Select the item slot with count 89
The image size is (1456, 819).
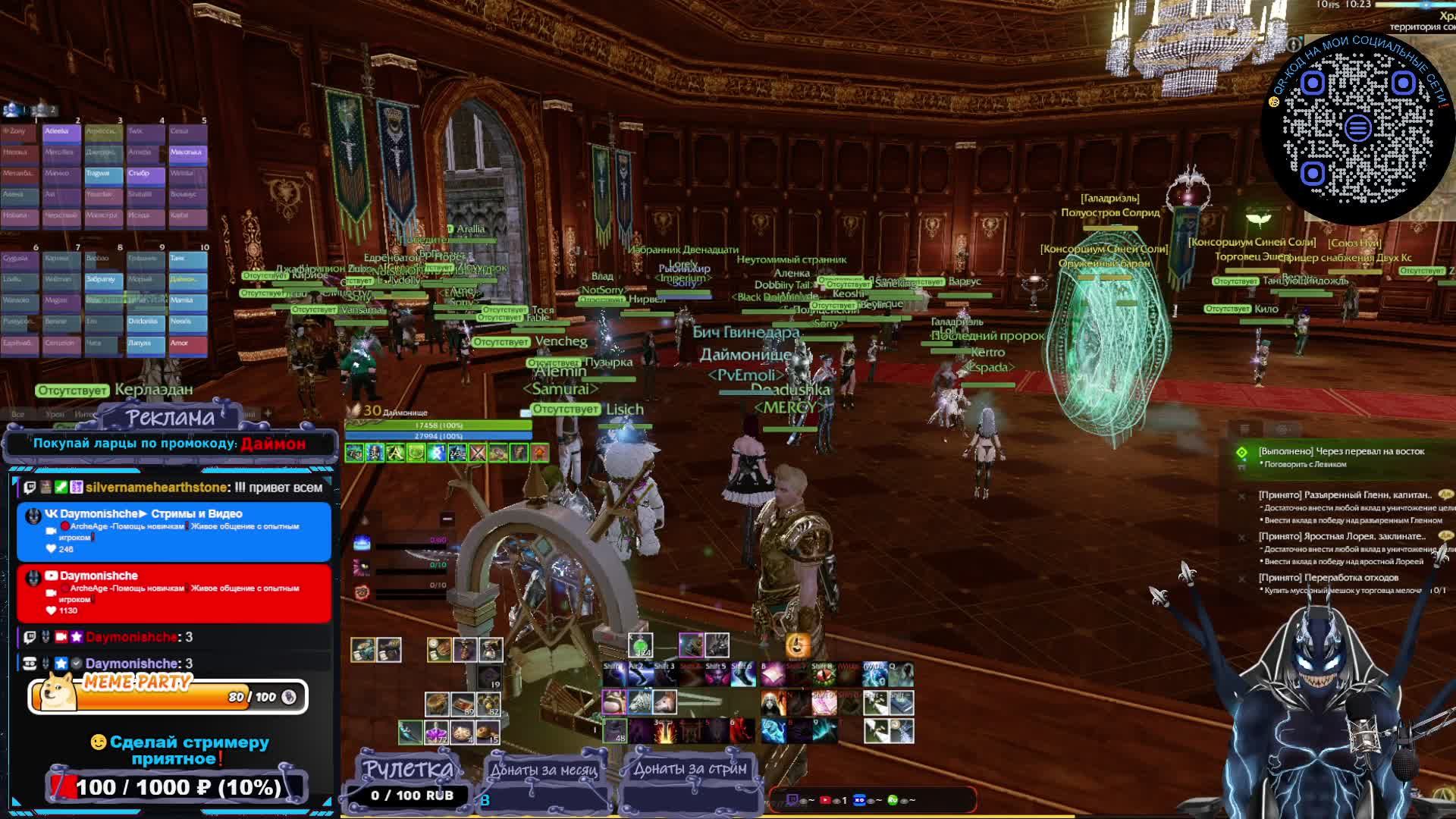click(x=463, y=704)
